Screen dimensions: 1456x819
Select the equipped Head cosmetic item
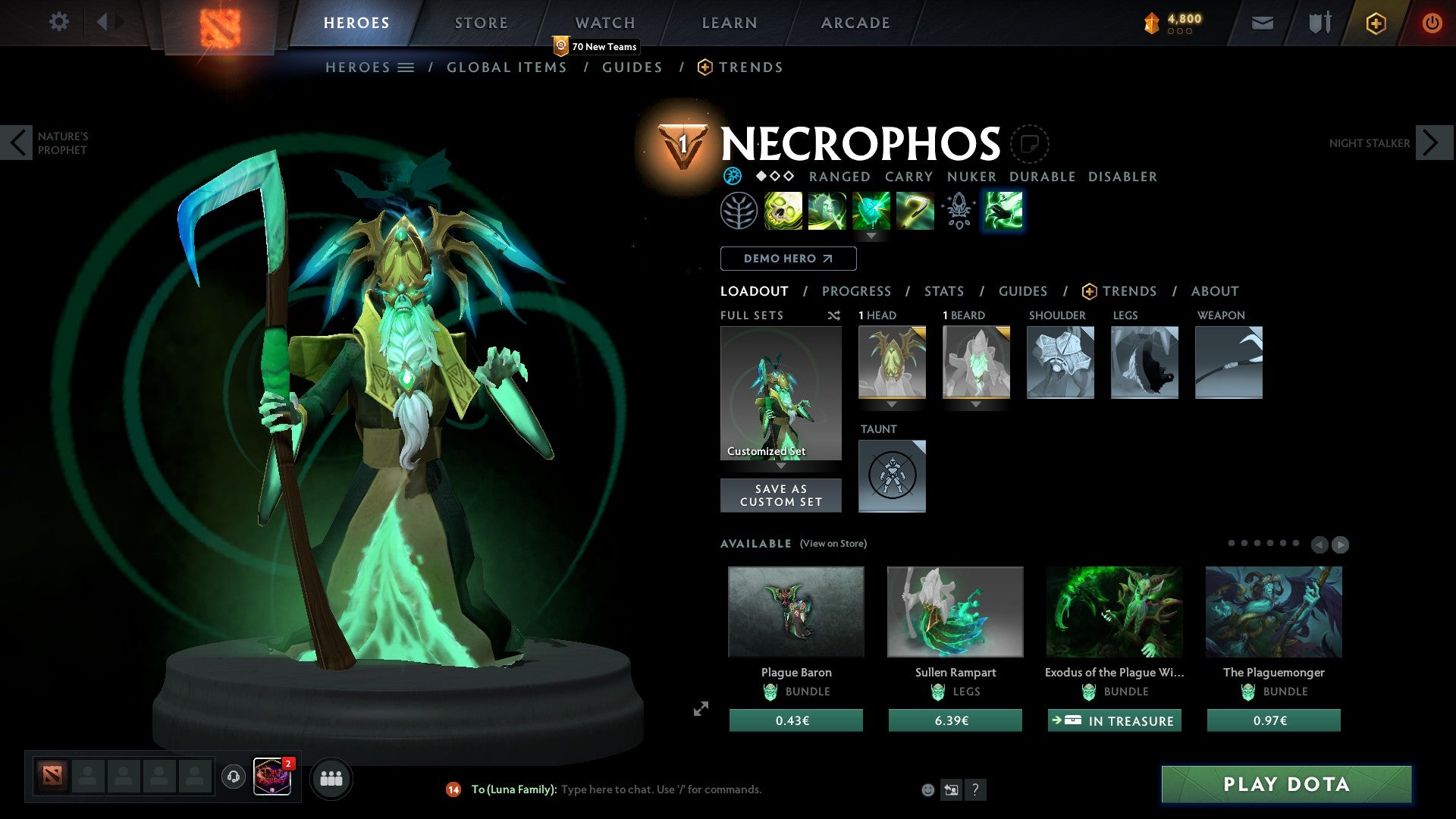pyautogui.click(x=892, y=362)
